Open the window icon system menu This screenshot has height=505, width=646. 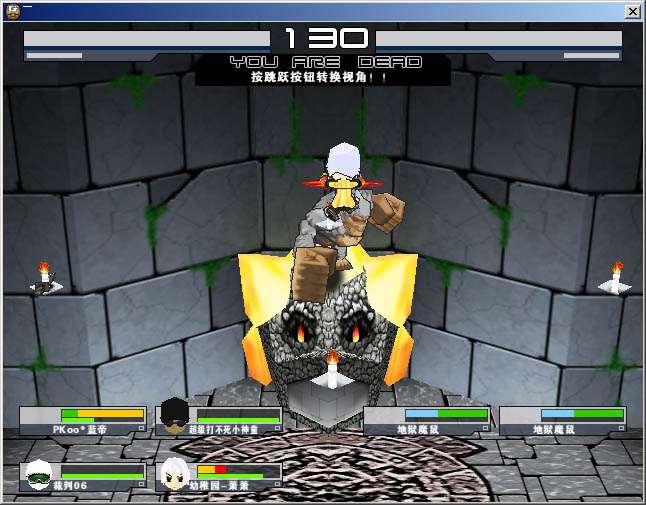click(x=12, y=11)
